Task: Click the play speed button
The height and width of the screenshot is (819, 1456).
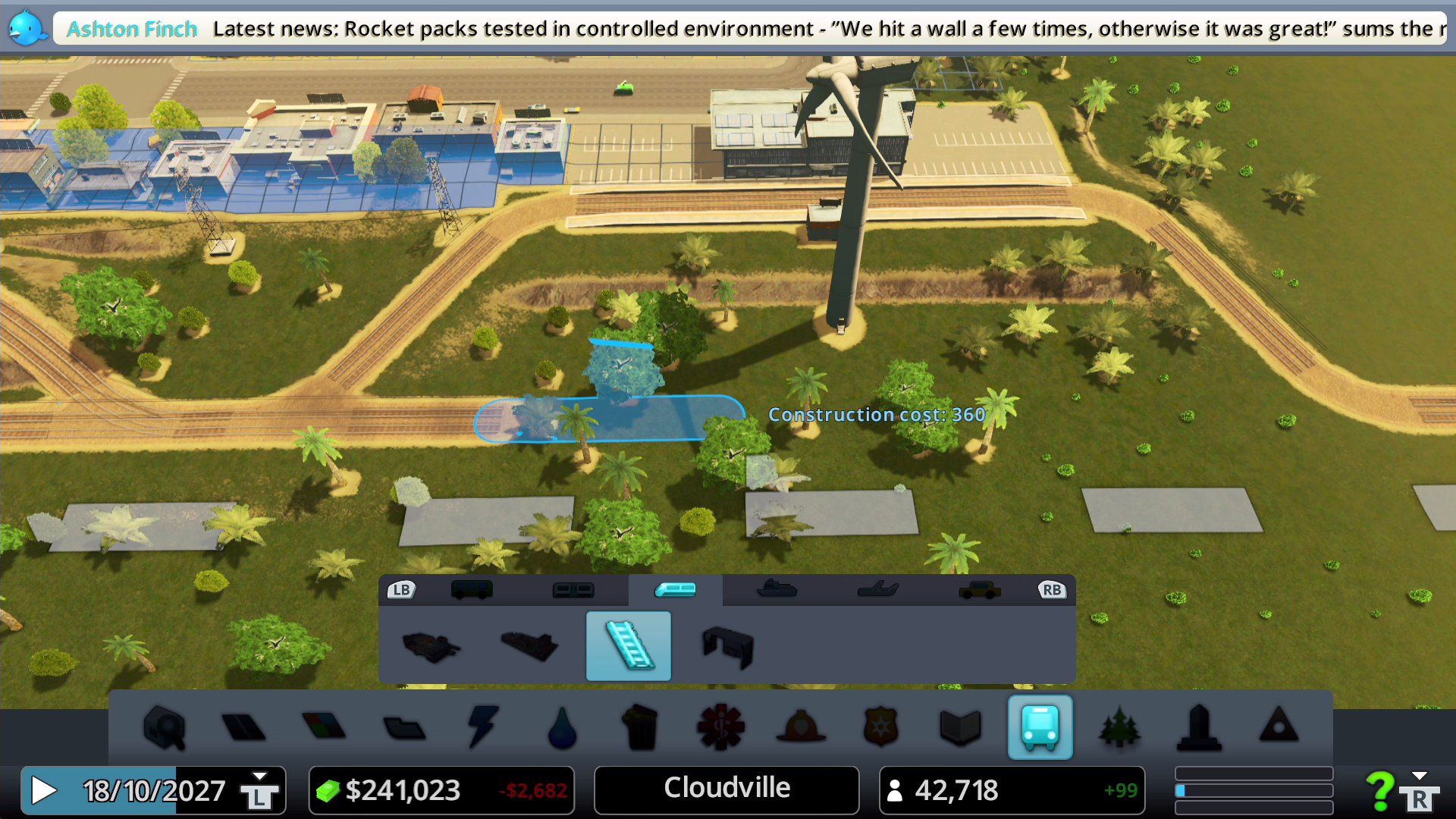Action: [x=43, y=790]
